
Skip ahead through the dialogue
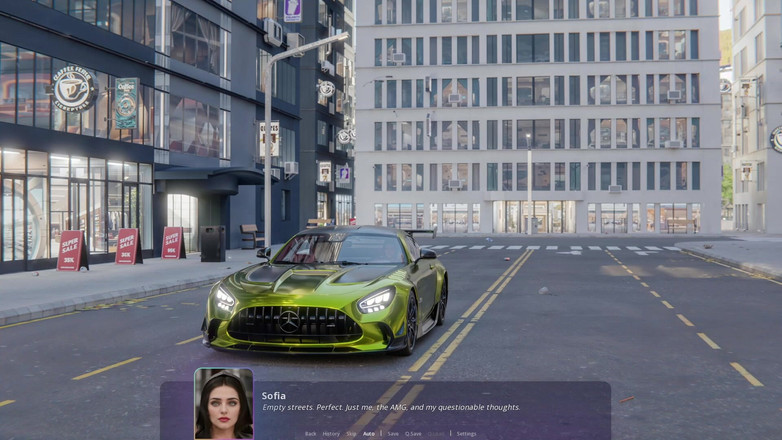(351, 434)
